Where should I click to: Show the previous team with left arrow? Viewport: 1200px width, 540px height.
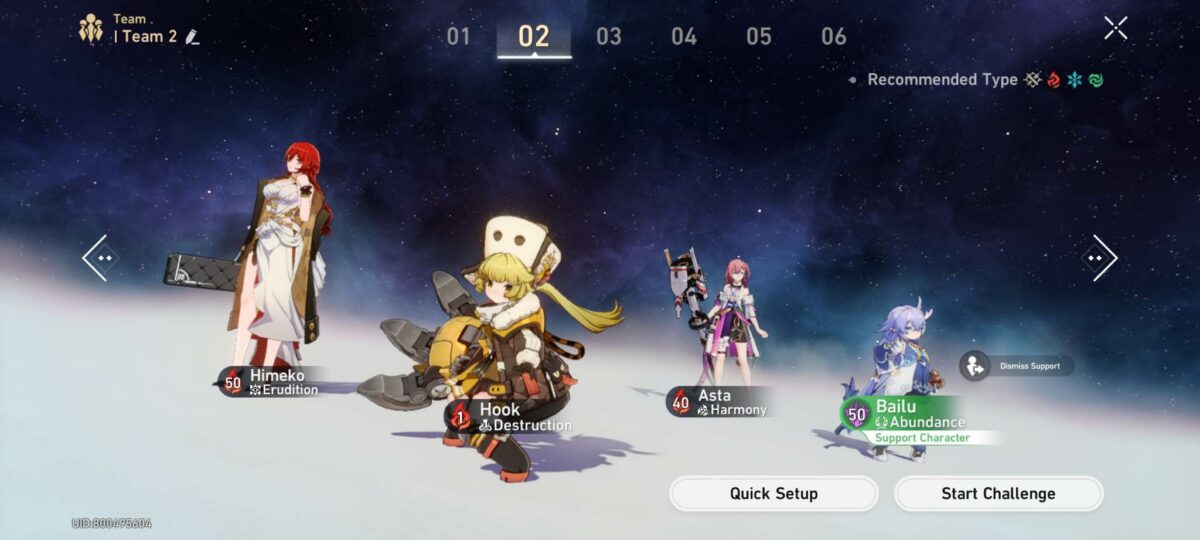99,258
